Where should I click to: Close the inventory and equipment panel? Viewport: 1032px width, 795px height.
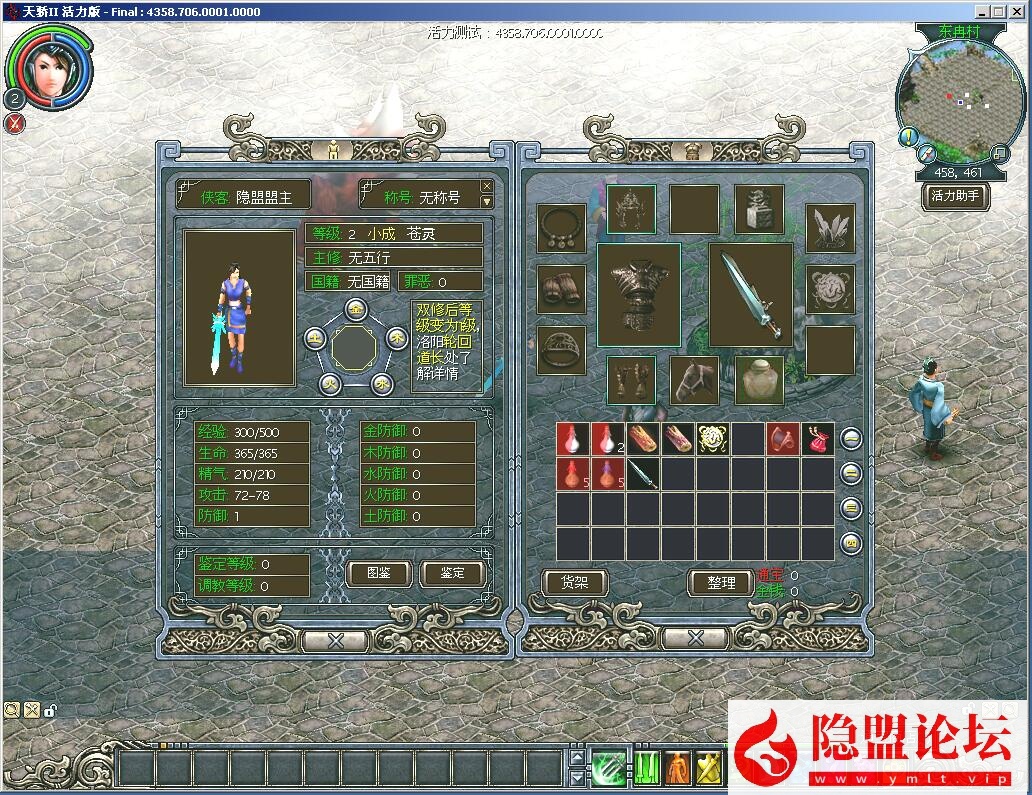click(x=695, y=638)
